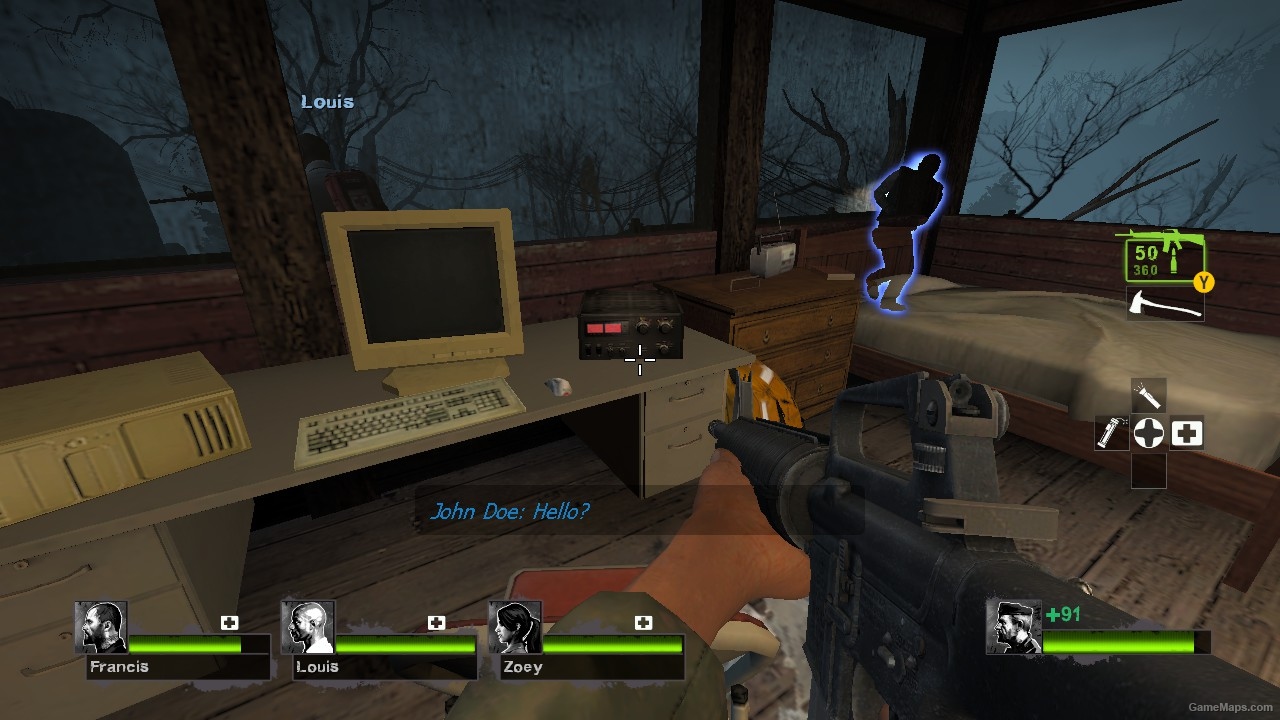This screenshot has height=720, width=1280.
Task: Click the health cross icon above Francis's bar
Action: 230,621
